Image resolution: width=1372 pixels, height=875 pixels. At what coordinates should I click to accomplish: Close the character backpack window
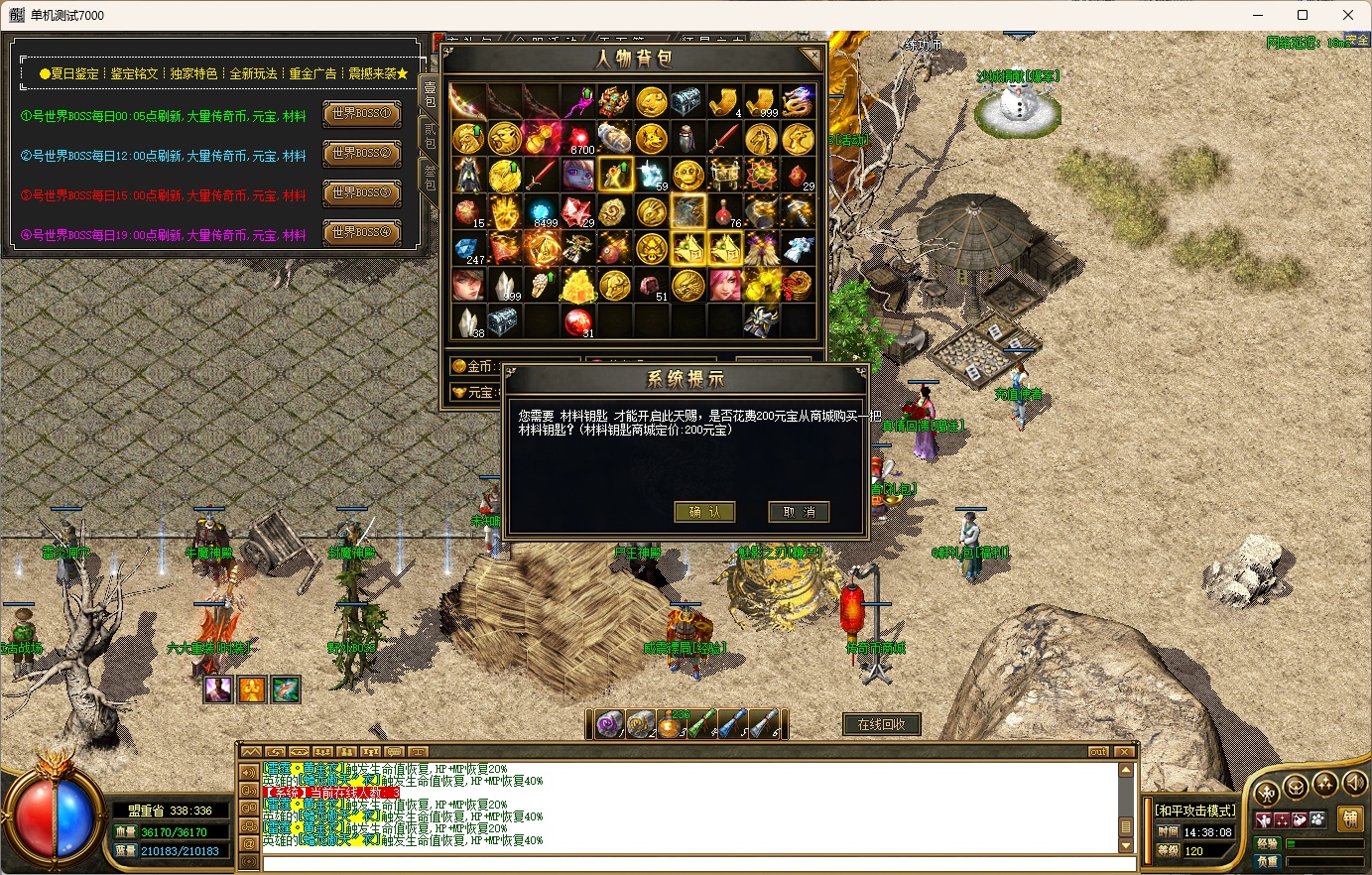tap(811, 59)
